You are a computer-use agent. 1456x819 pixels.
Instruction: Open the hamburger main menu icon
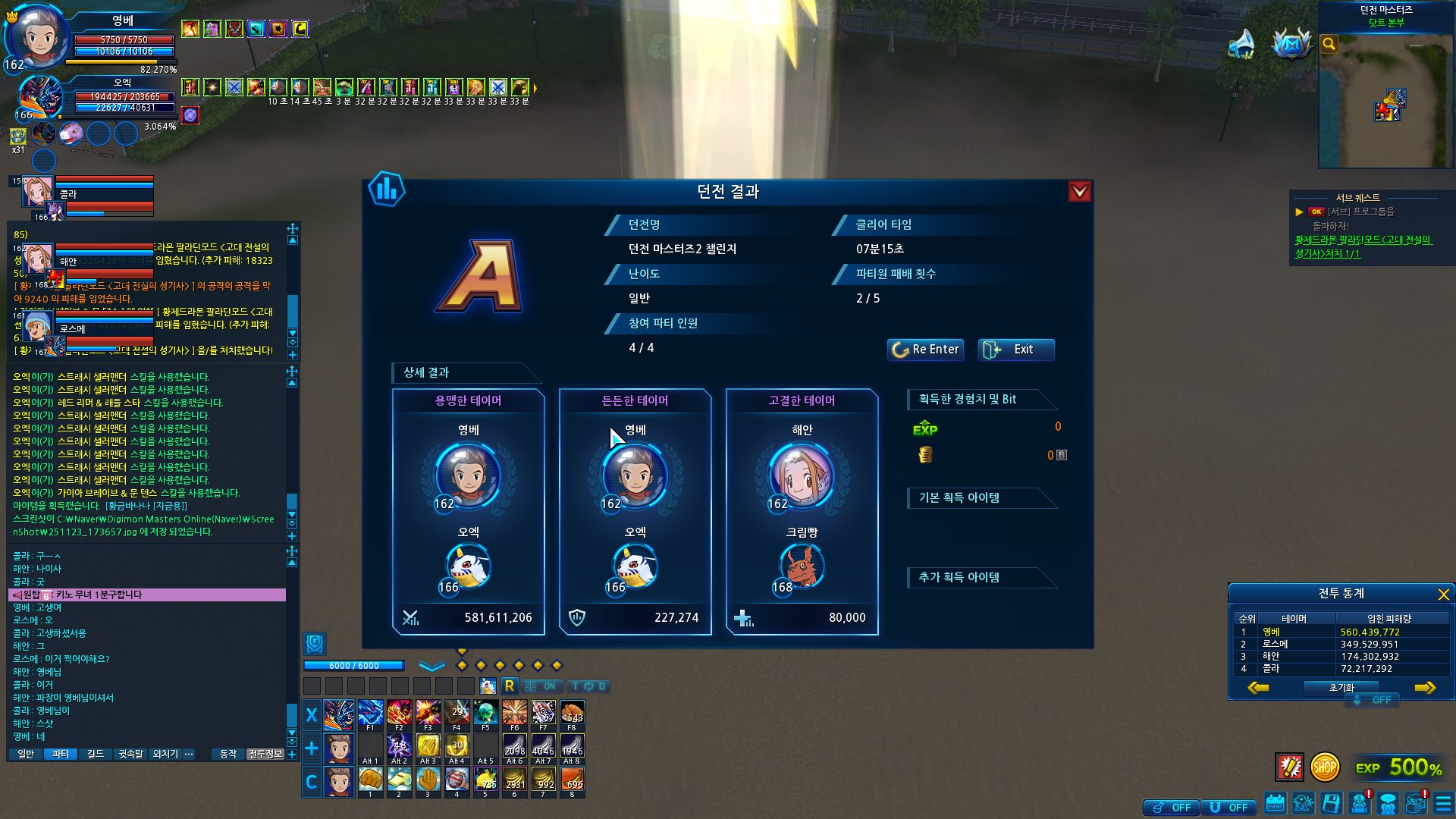click(1443, 803)
